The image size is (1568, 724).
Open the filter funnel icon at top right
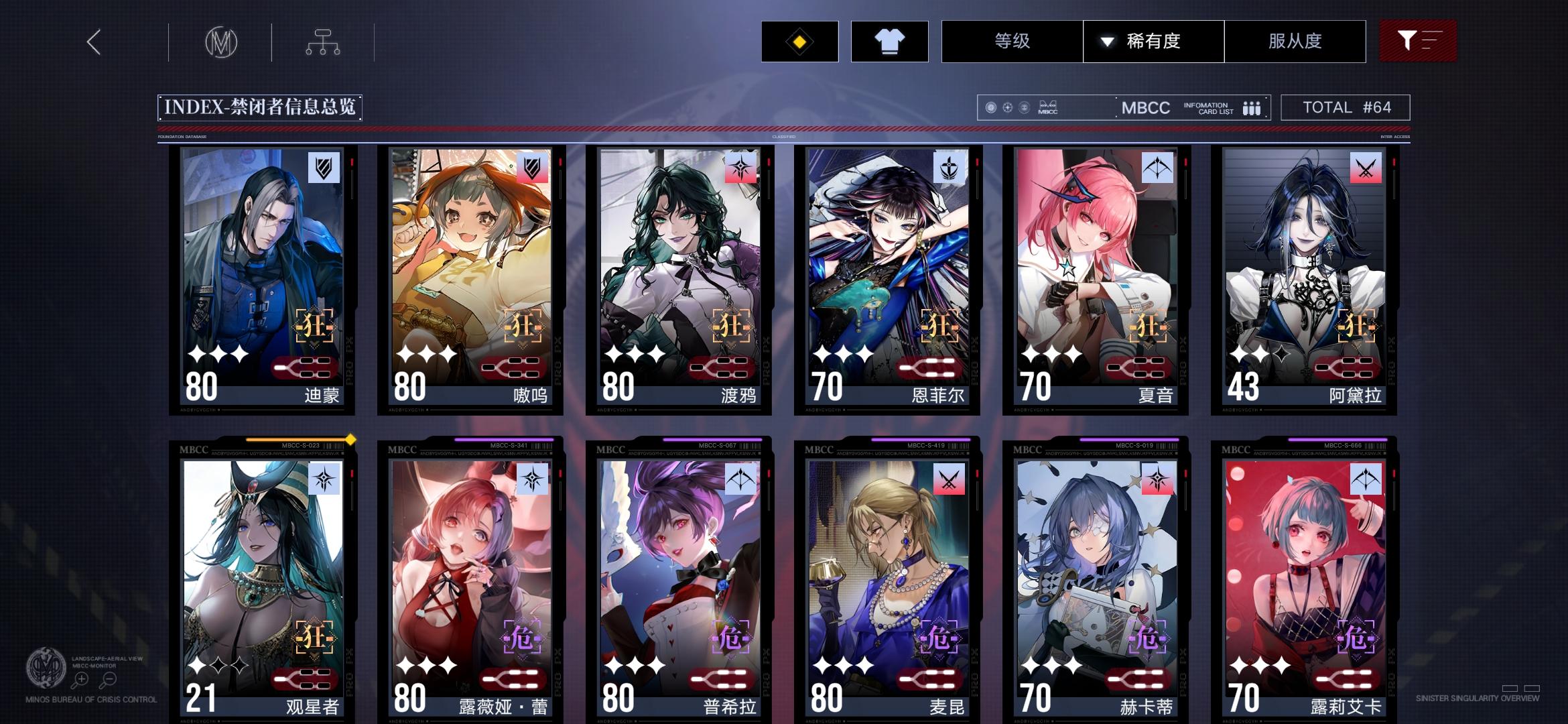pos(1419,42)
